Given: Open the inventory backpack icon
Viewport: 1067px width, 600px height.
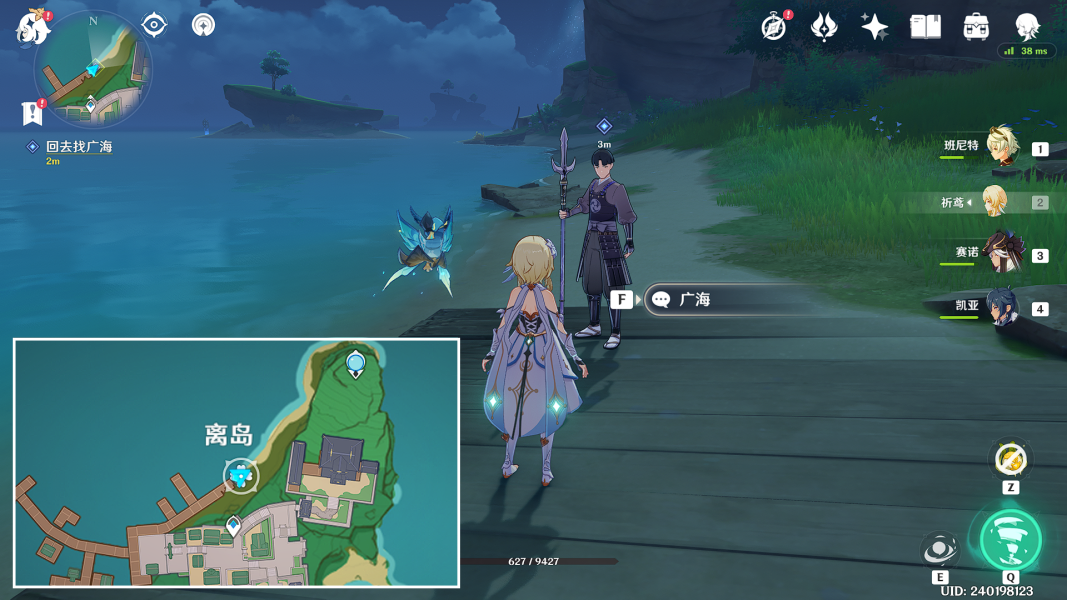Looking at the screenshot, I should tap(976, 27).
